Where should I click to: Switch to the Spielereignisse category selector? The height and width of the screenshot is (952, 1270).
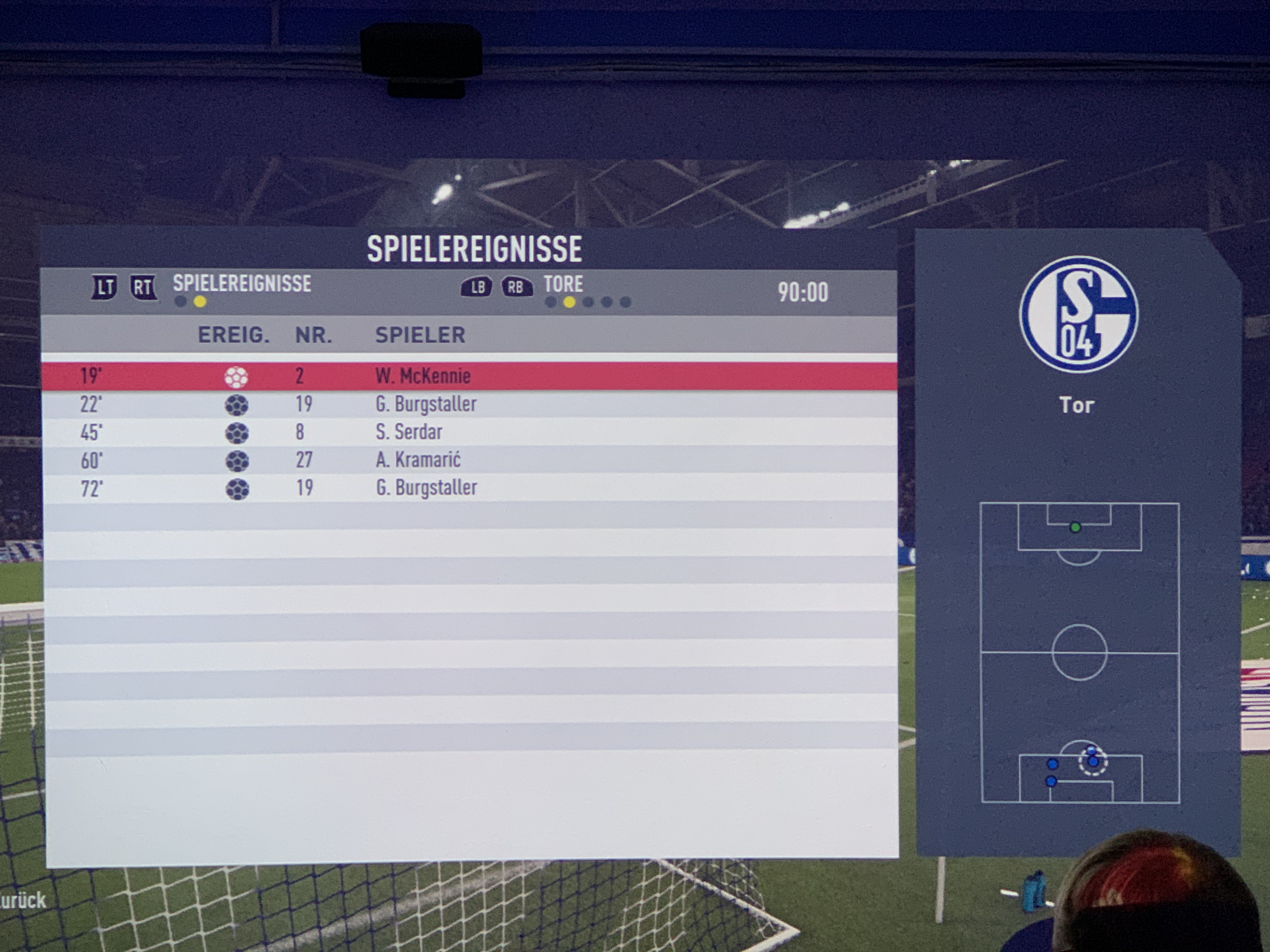242,284
